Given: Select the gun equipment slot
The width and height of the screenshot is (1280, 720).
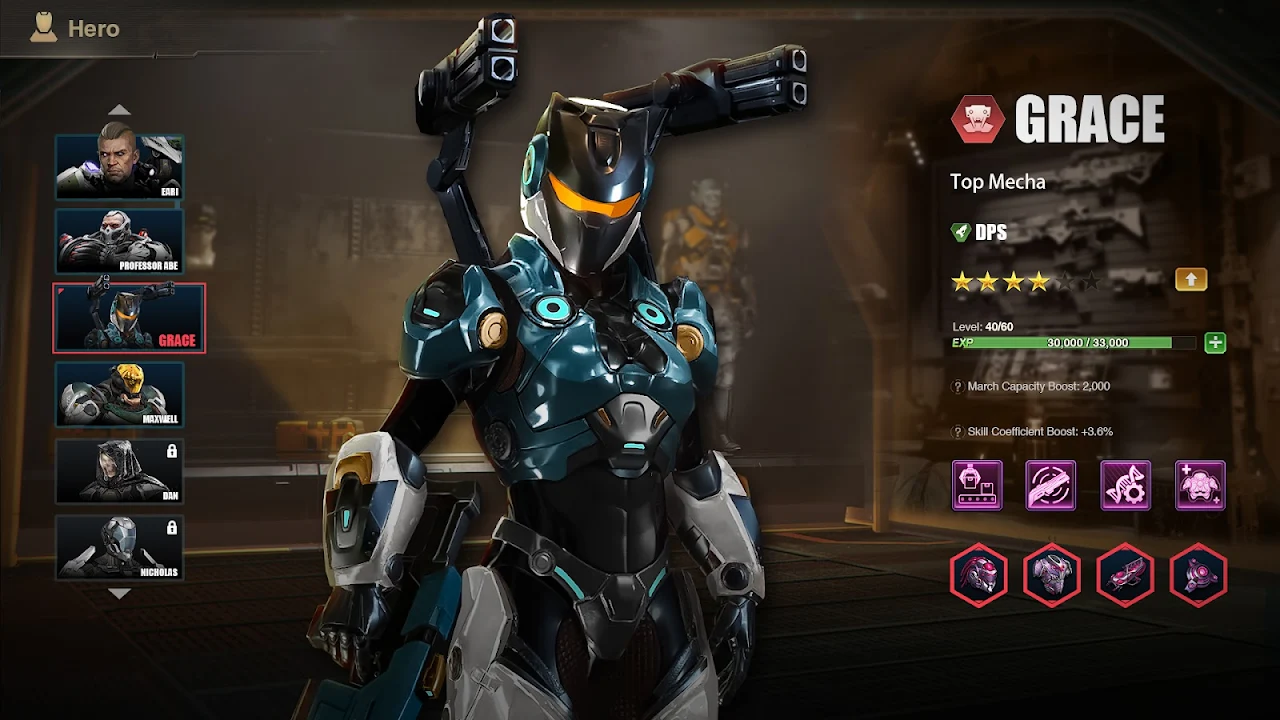Looking at the screenshot, I should pyautogui.click(x=1126, y=575).
